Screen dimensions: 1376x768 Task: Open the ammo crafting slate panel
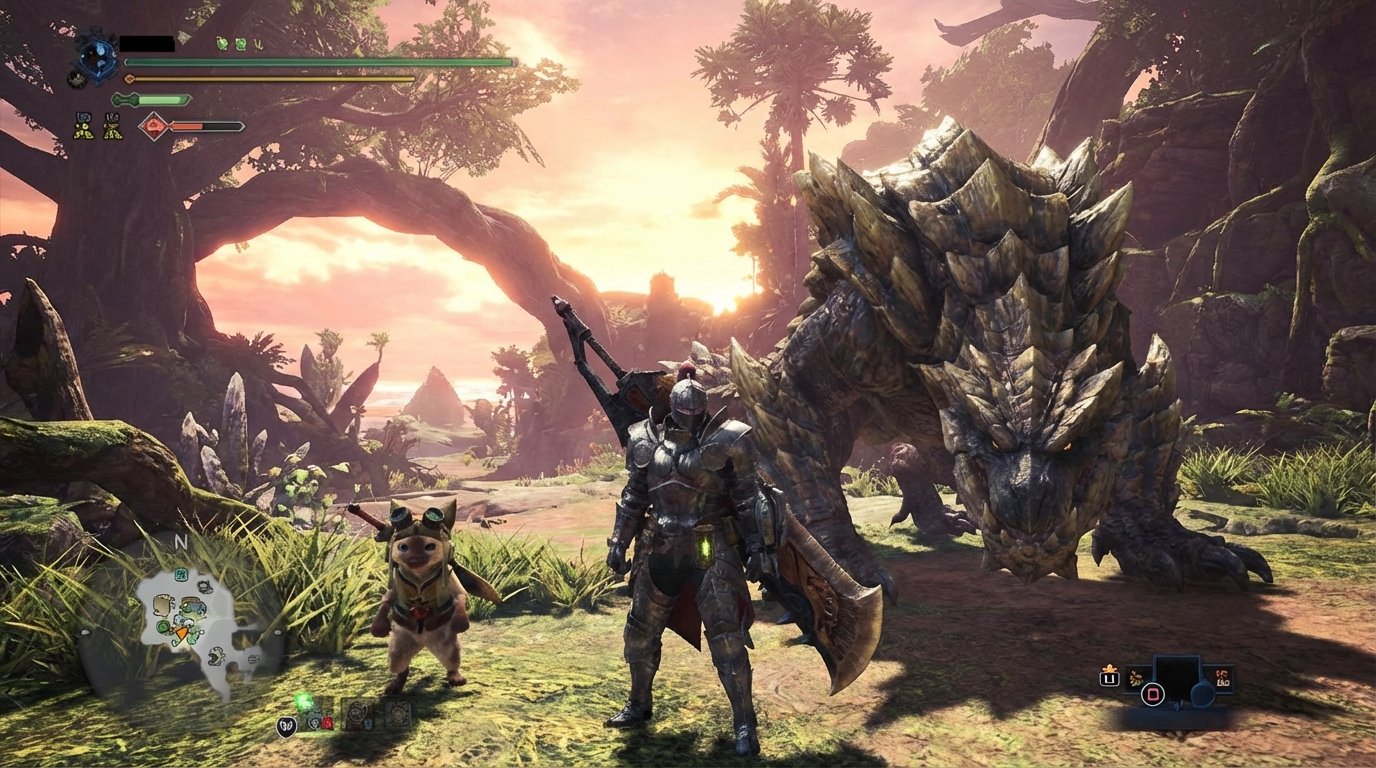(1177, 680)
